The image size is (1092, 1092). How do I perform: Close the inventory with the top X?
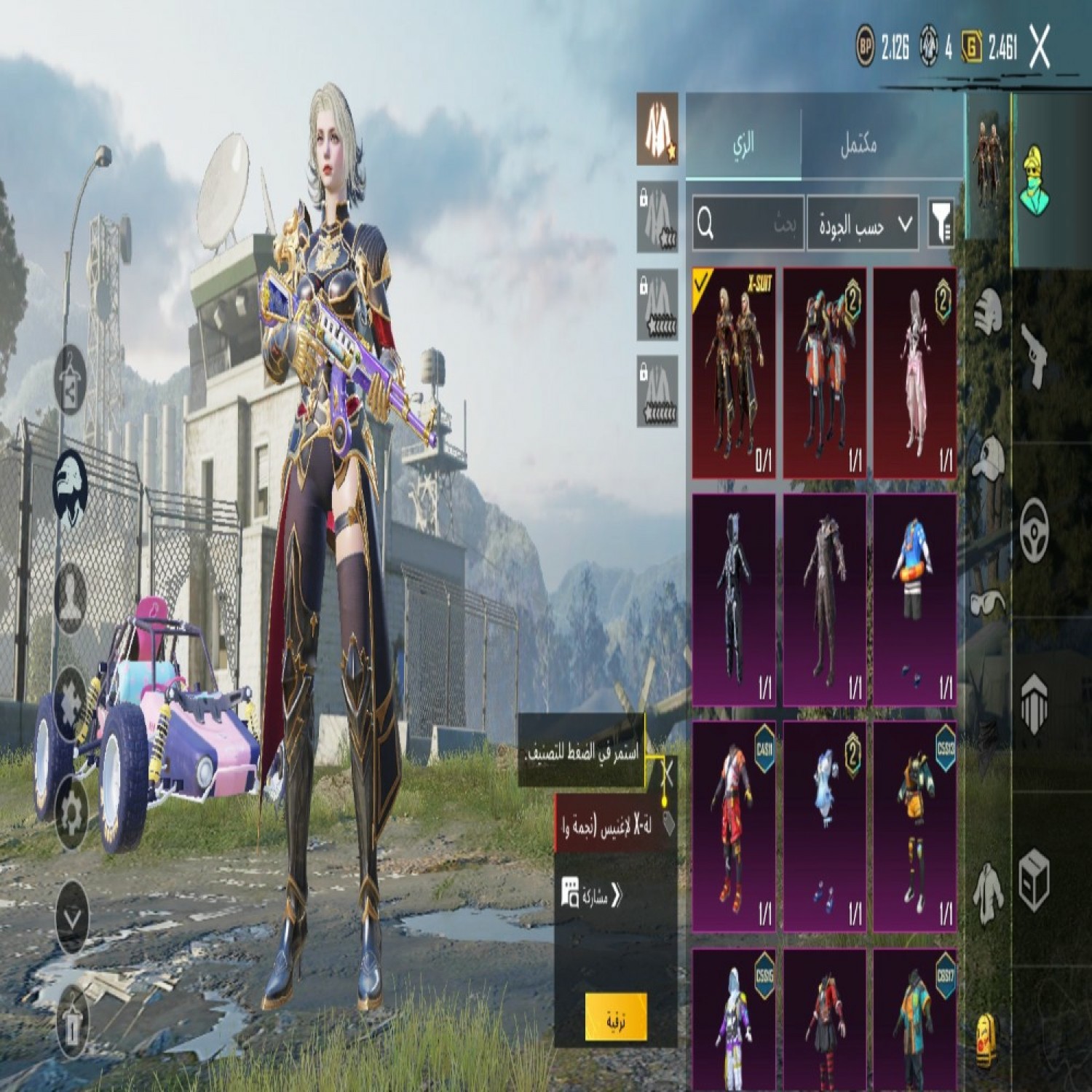click(1041, 48)
